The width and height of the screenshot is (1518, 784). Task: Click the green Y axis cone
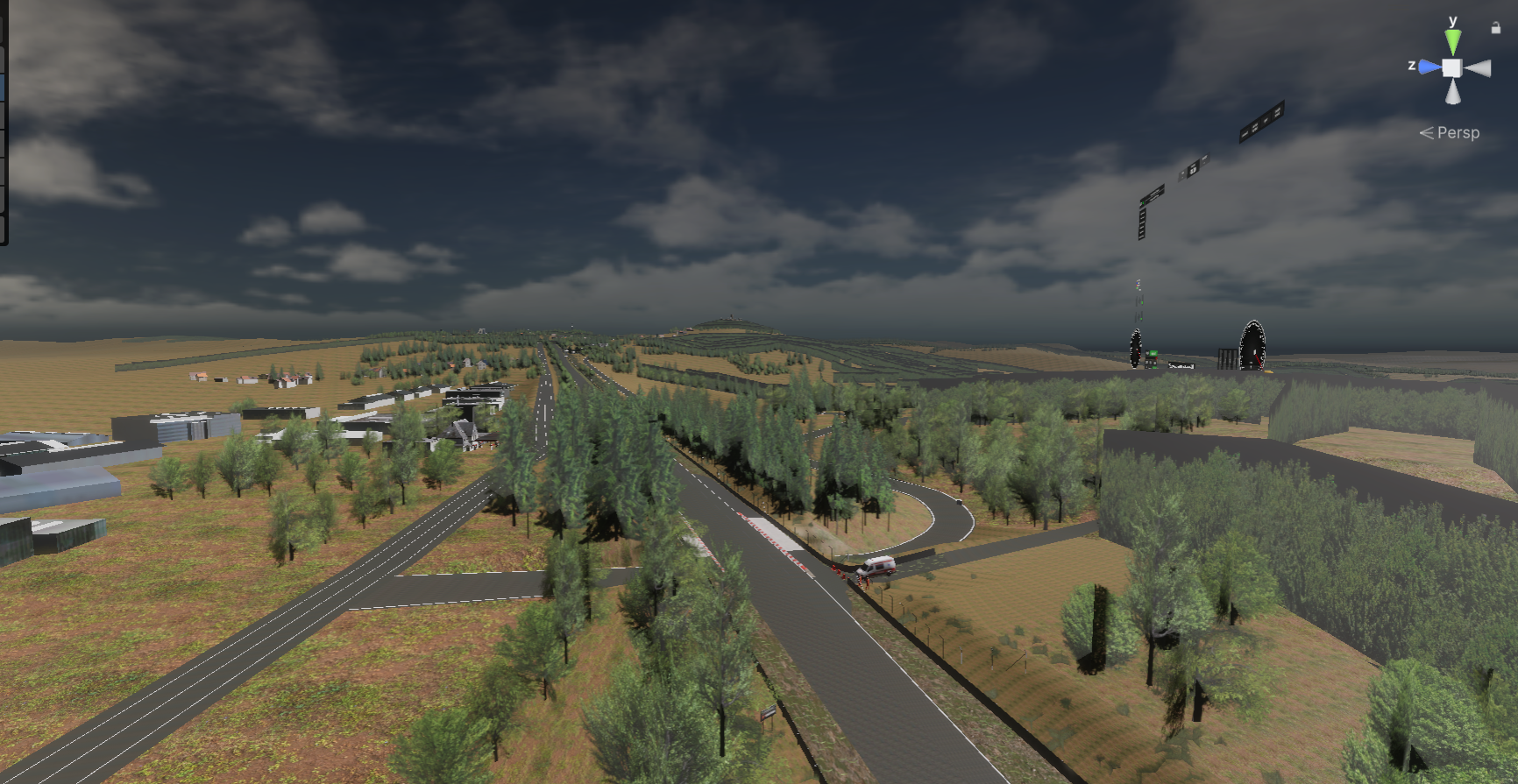coord(1453,41)
